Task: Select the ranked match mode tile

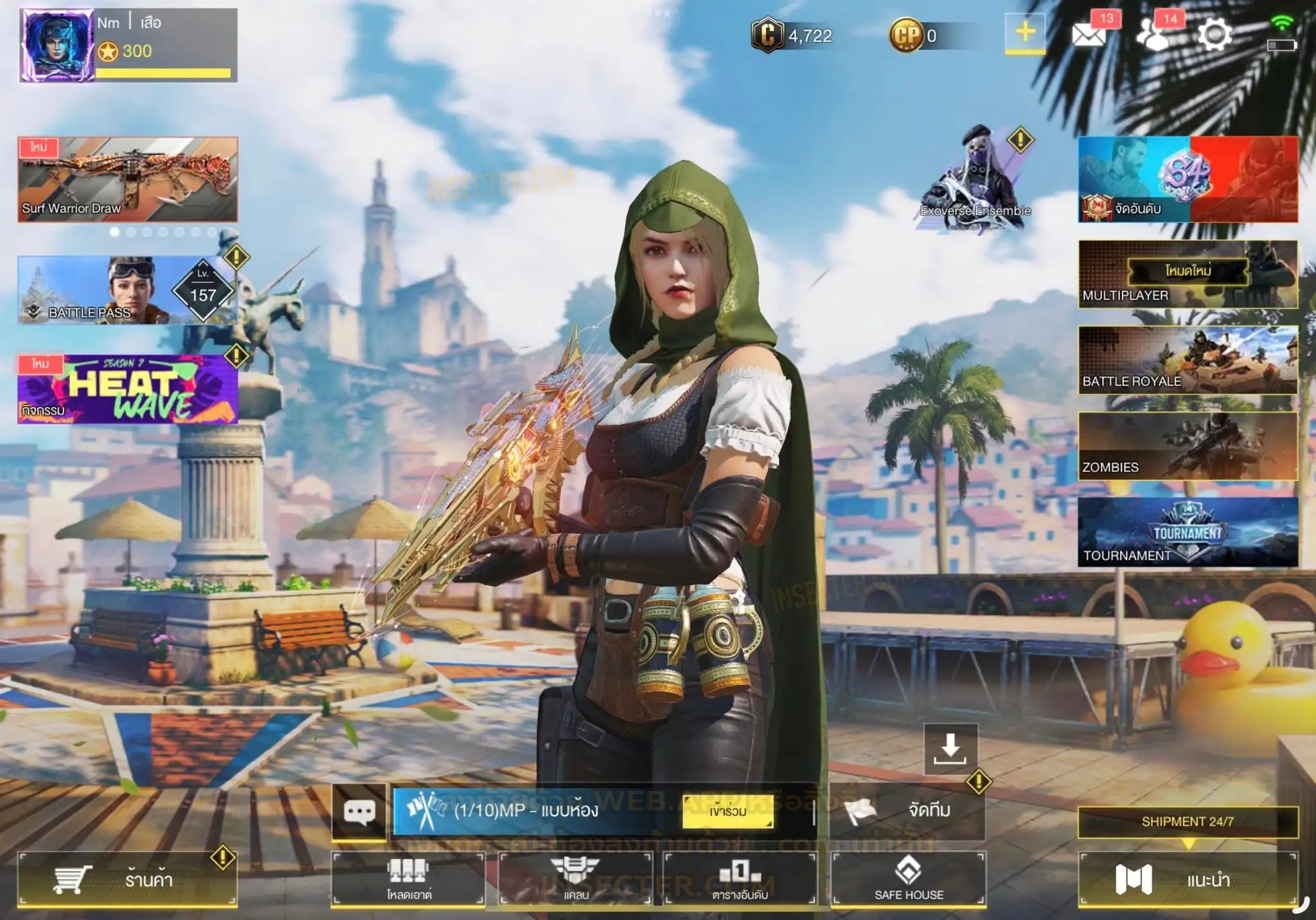Action: click(1187, 179)
